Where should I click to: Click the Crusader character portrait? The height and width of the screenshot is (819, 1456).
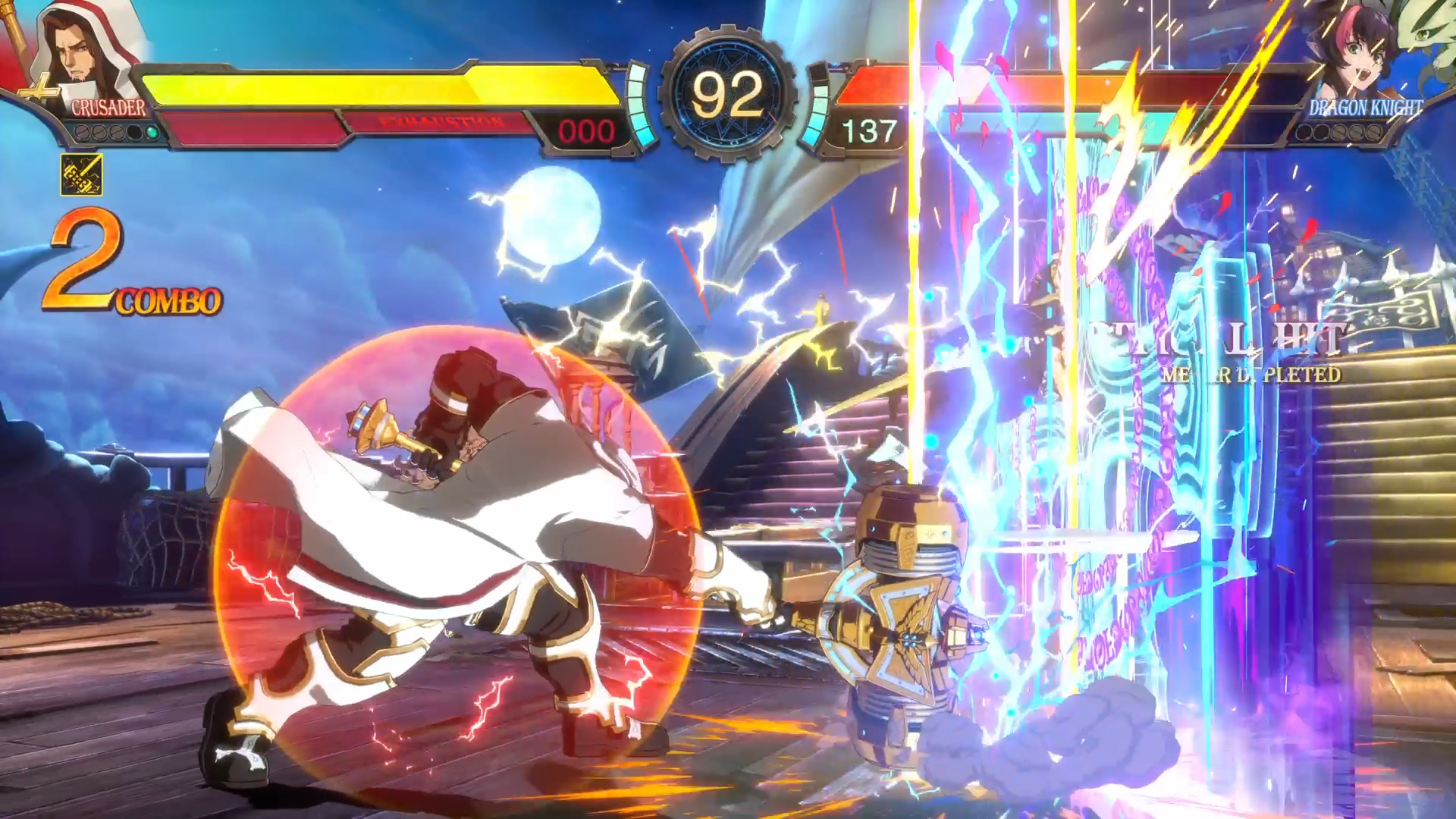(x=82, y=52)
